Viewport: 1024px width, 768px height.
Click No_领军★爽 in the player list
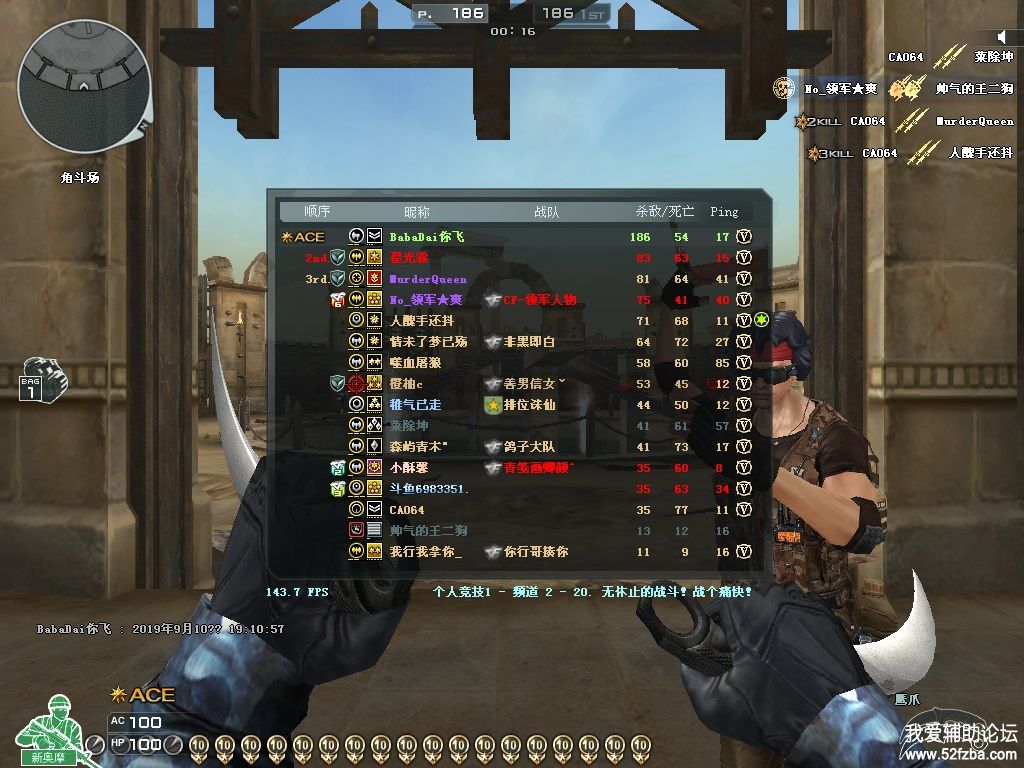tap(426, 300)
